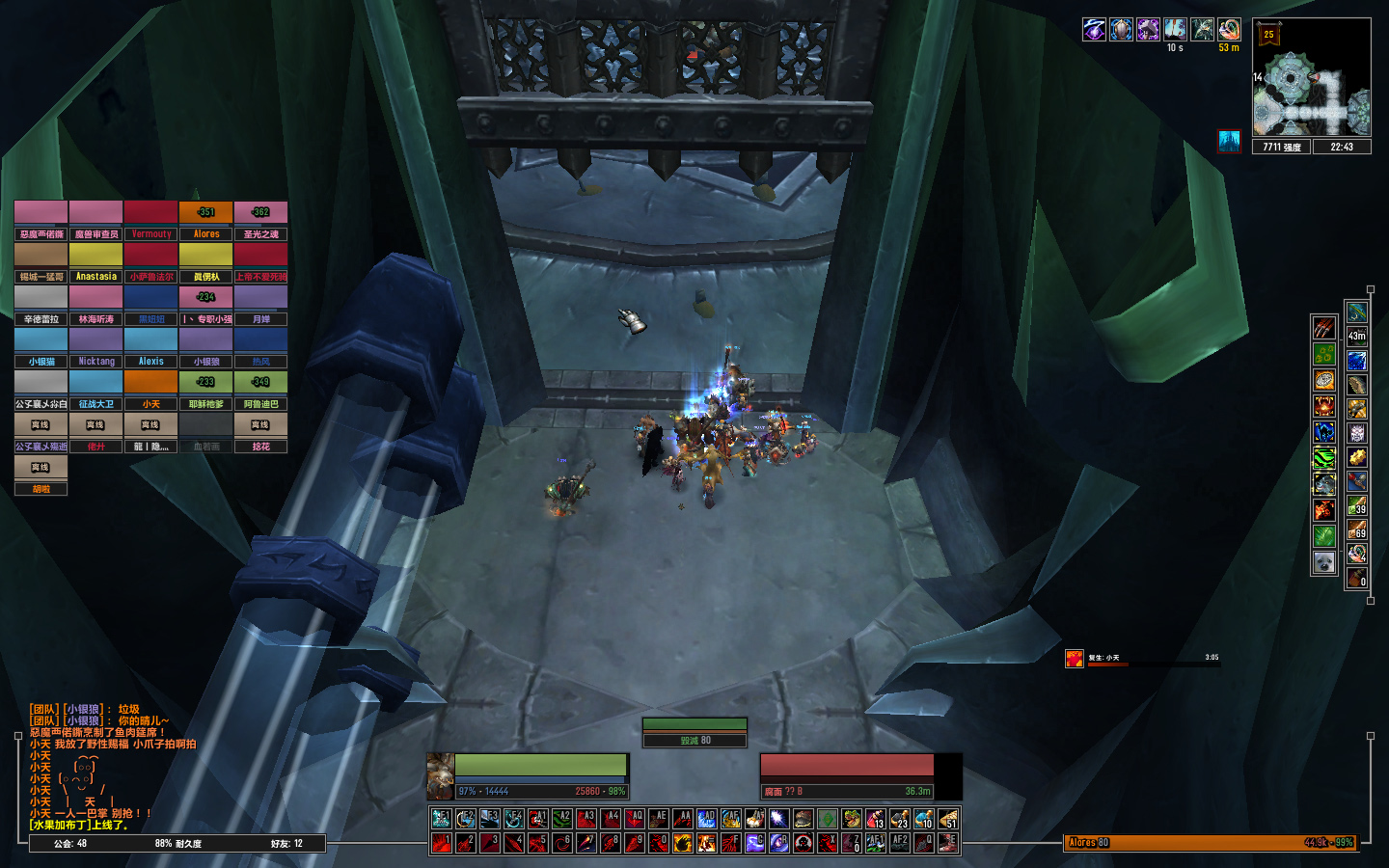Click the player portrait unit frame
This screenshot has height=868, width=1389.
tap(441, 776)
